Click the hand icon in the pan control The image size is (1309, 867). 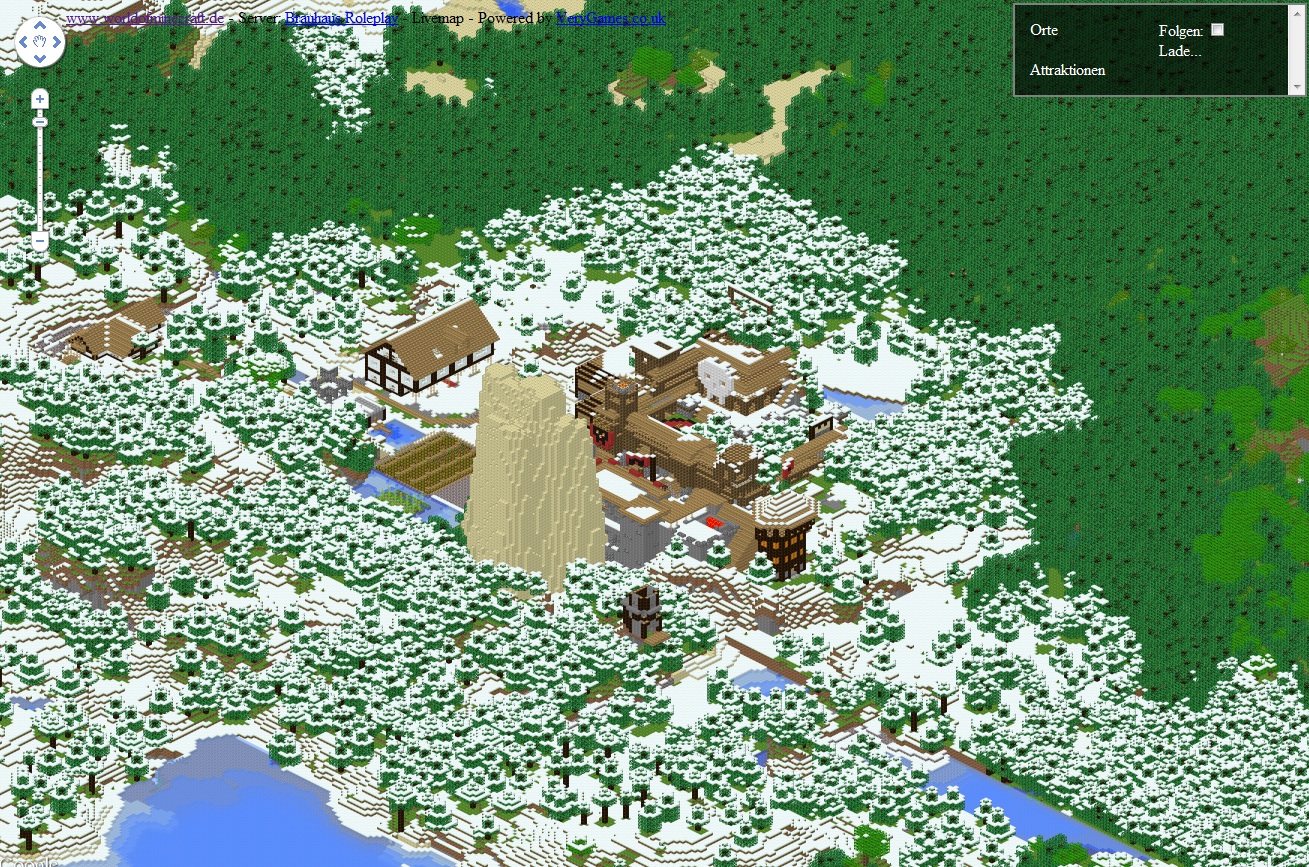pyautogui.click(x=40, y=42)
